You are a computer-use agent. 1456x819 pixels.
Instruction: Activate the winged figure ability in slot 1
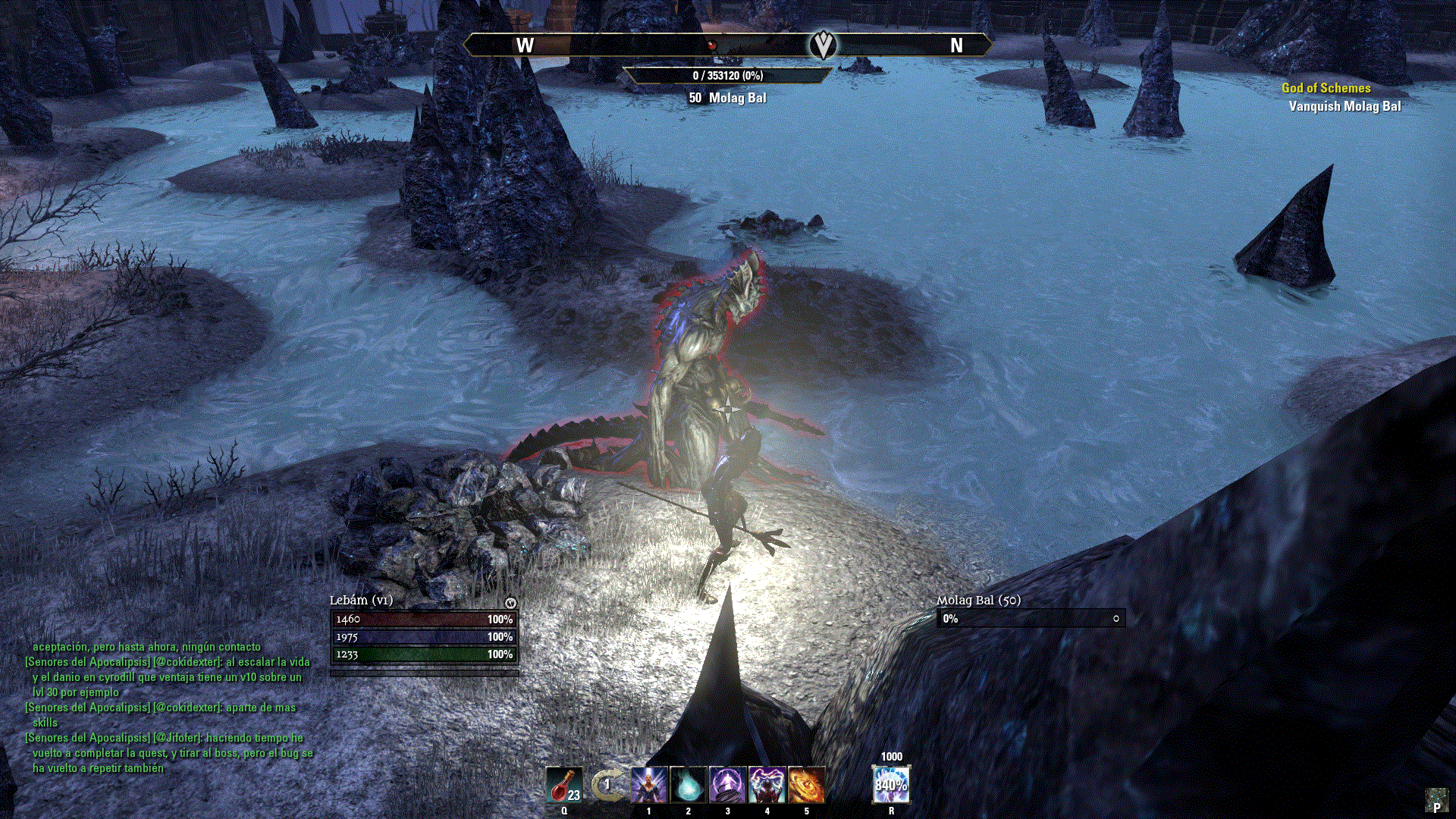coord(649,785)
